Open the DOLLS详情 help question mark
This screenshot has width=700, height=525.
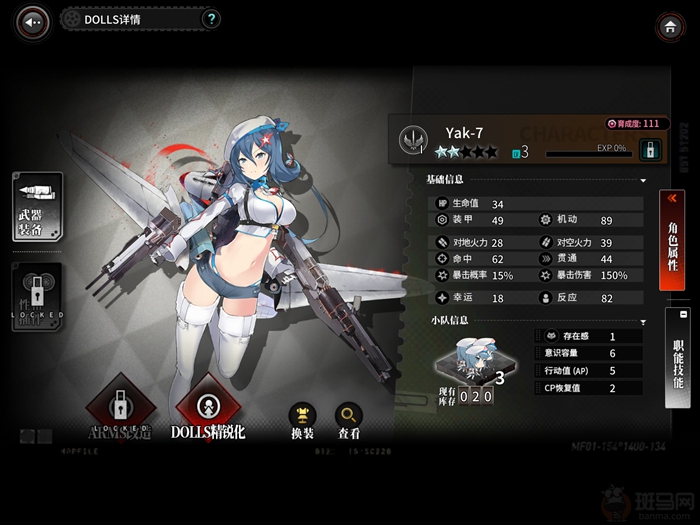click(x=211, y=19)
